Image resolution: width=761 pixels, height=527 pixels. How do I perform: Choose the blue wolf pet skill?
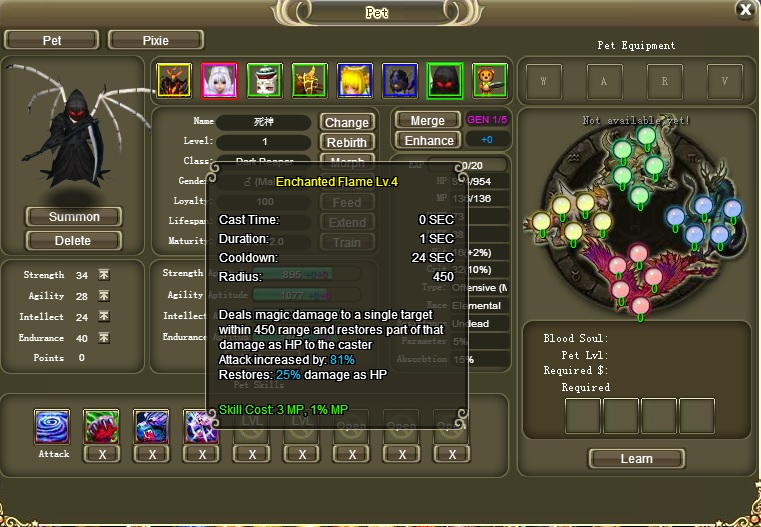click(x=151, y=427)
